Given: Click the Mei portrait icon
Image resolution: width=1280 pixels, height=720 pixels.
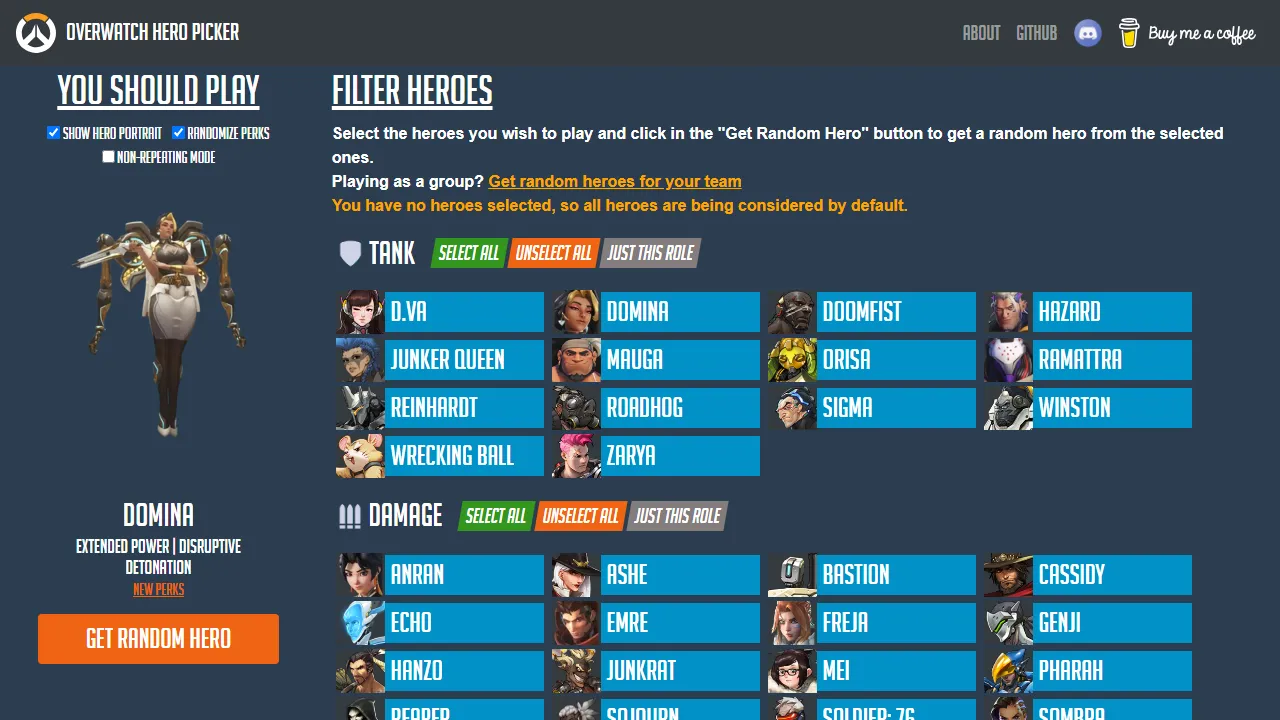Looking at the screenshot, I should (x=791, y=670).
